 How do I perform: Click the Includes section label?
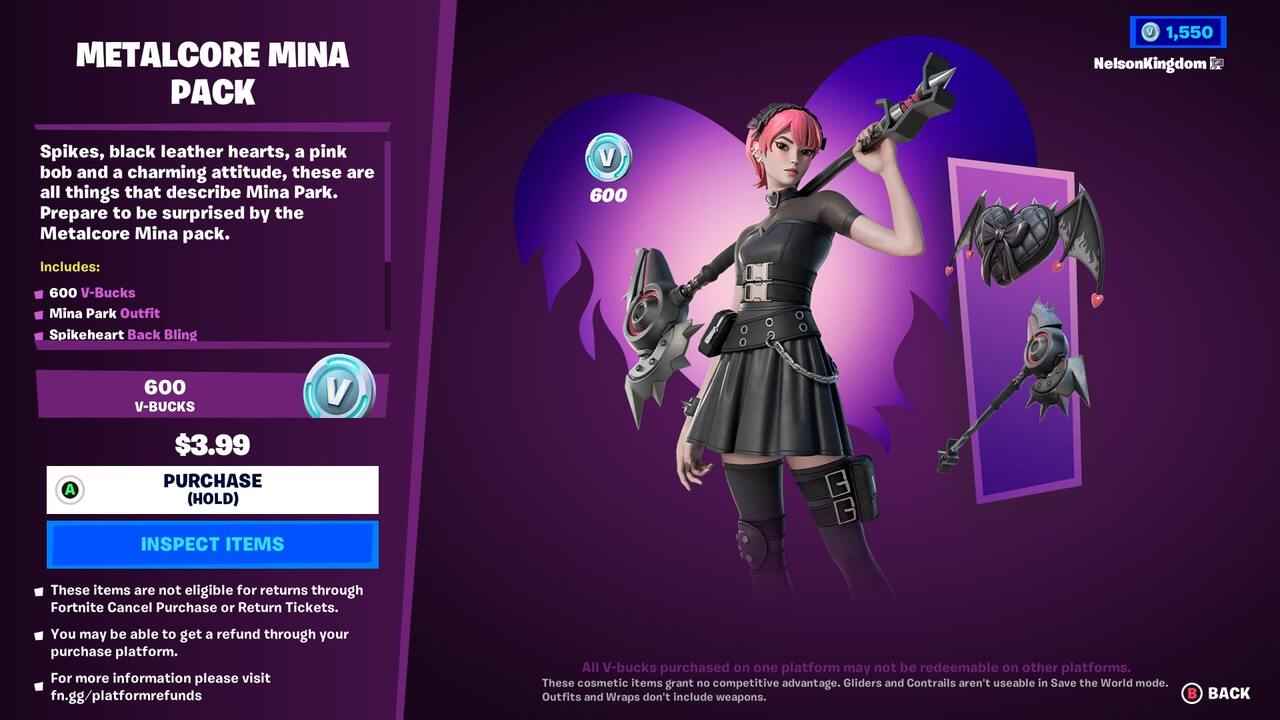(x=68, y=267)
